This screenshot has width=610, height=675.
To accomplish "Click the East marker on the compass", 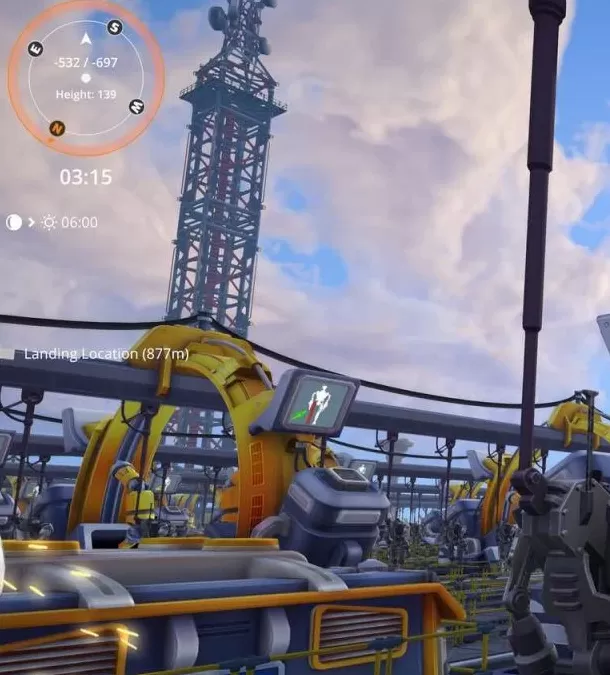I will [36, 49].
